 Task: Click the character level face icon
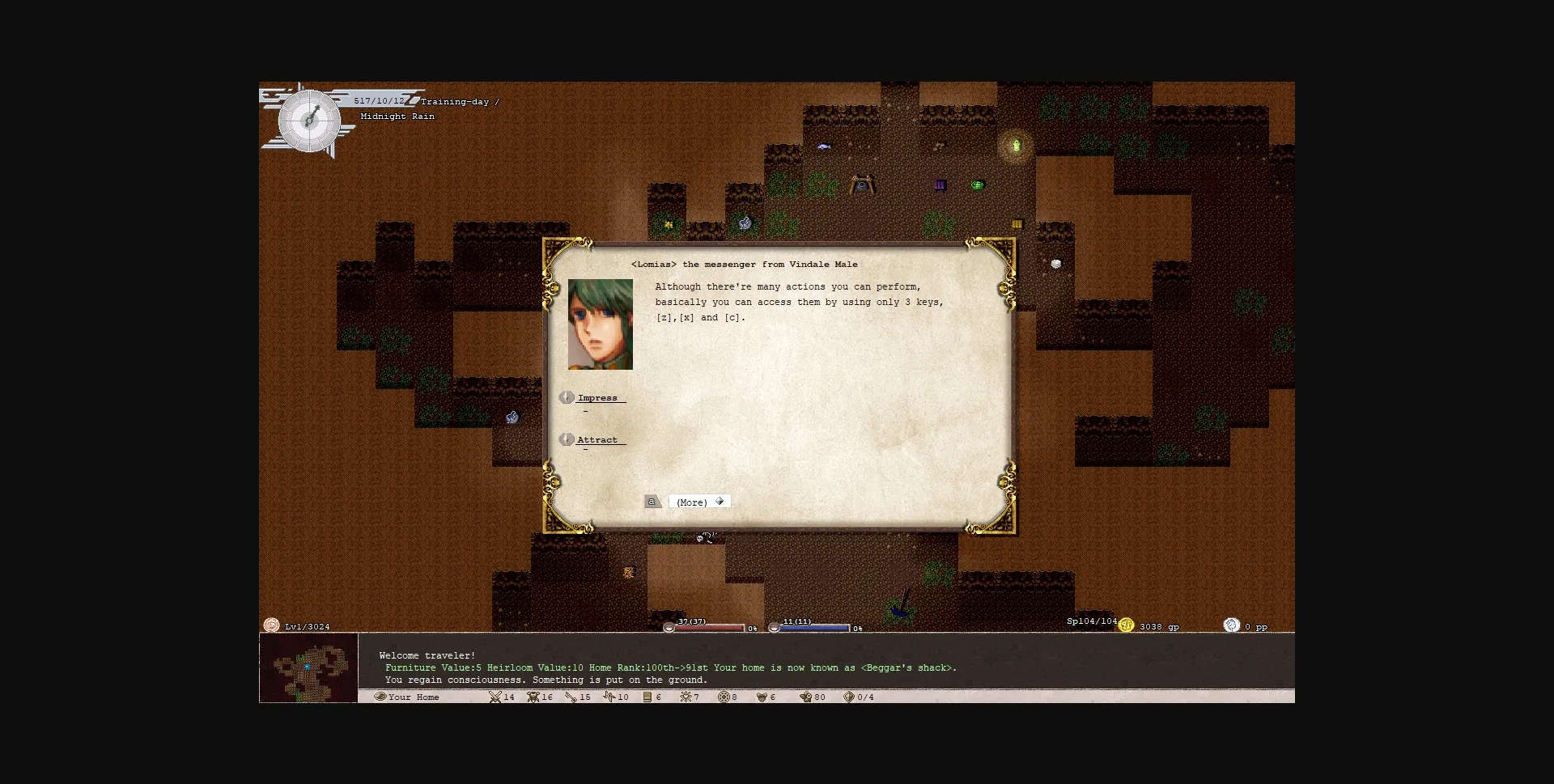pyautogui.click(x=271, y=625)
